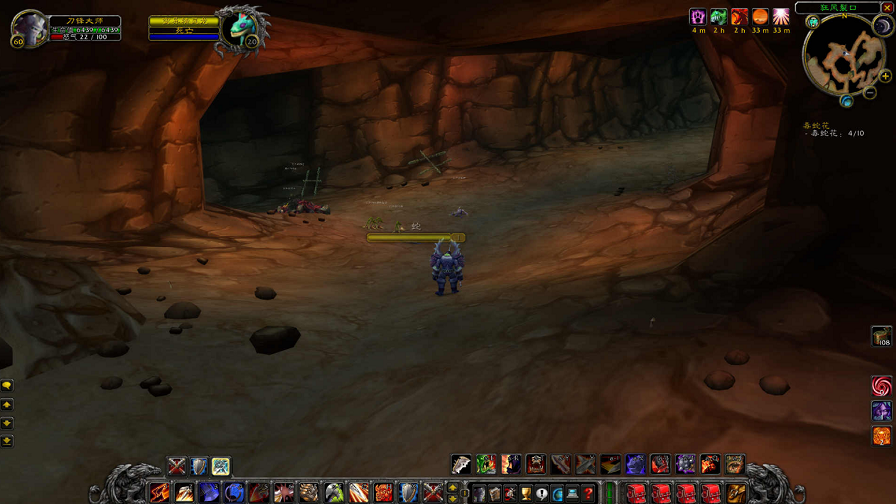896x504 pixels.
Task: Open the red question mark help button
Action: click(589, 493)
